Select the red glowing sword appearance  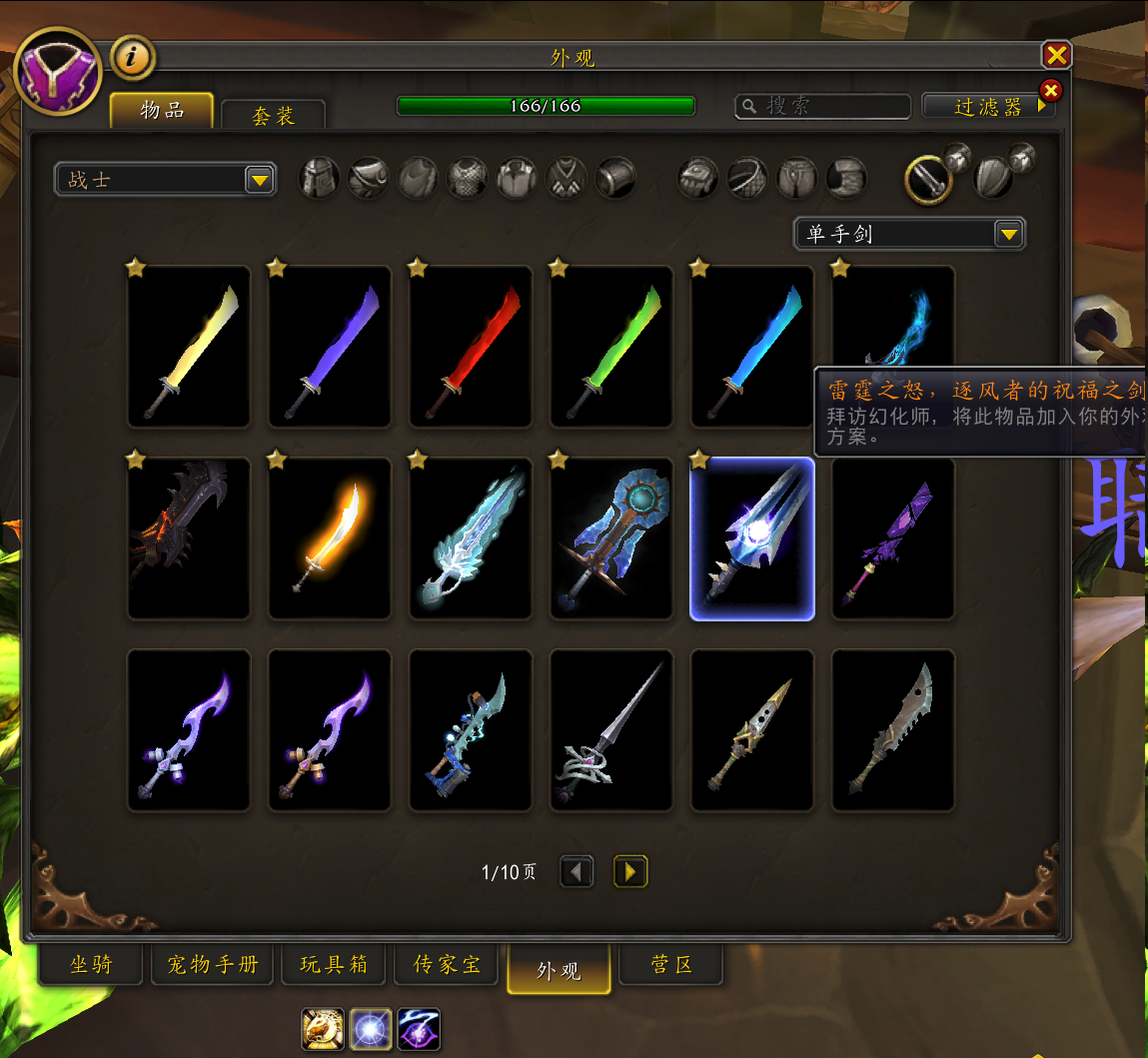coord(471,347)
